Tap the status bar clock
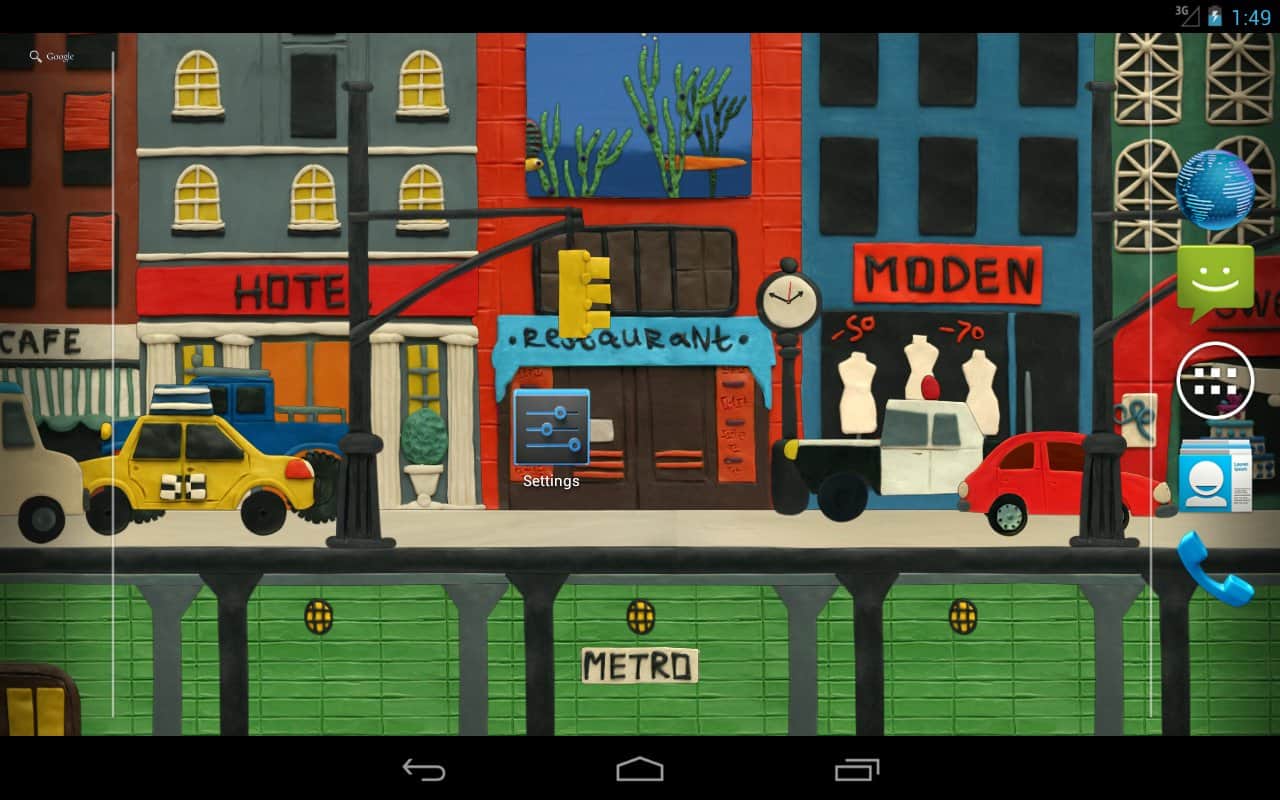 (1251, 17)
